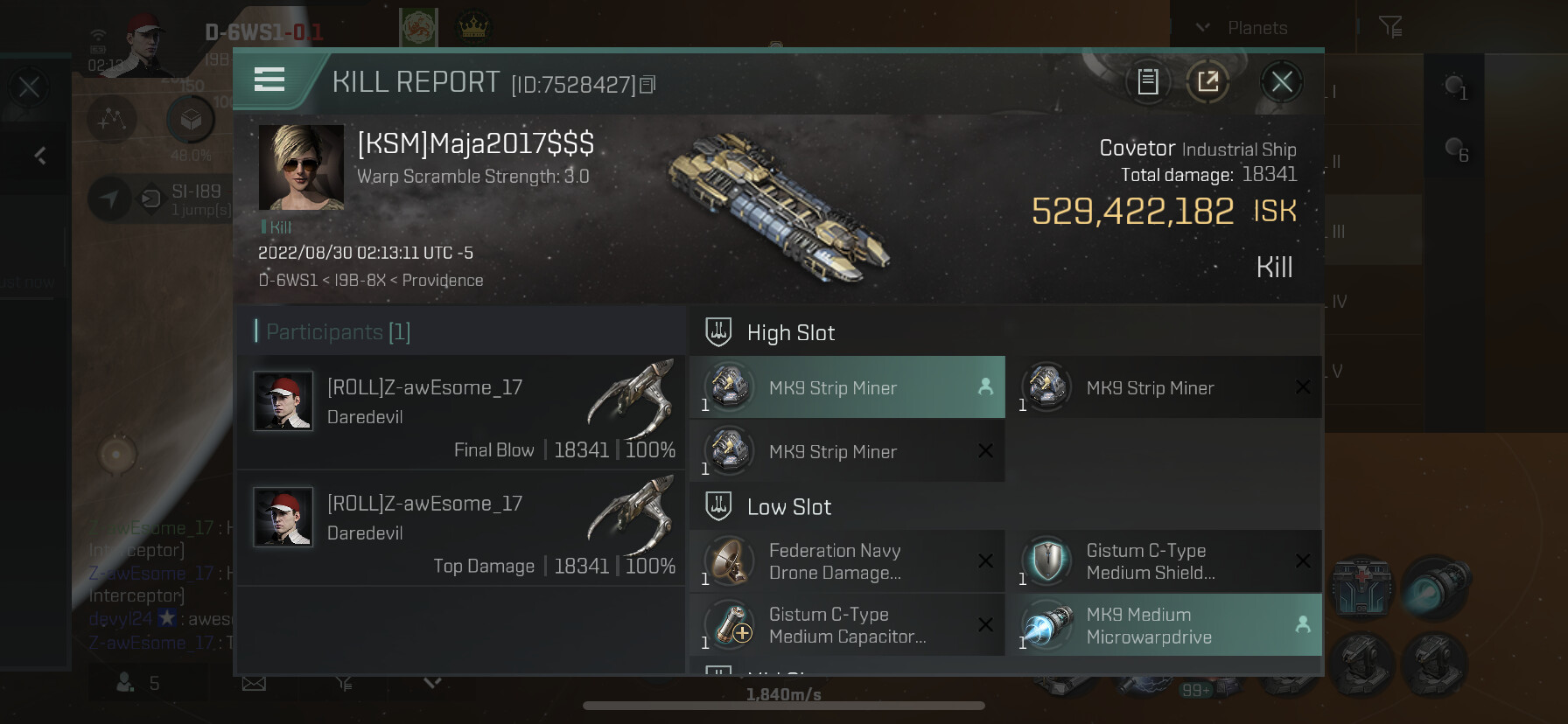1568x724 pixels.
Task: Select the Top Damage participant row
Action: 461,528
